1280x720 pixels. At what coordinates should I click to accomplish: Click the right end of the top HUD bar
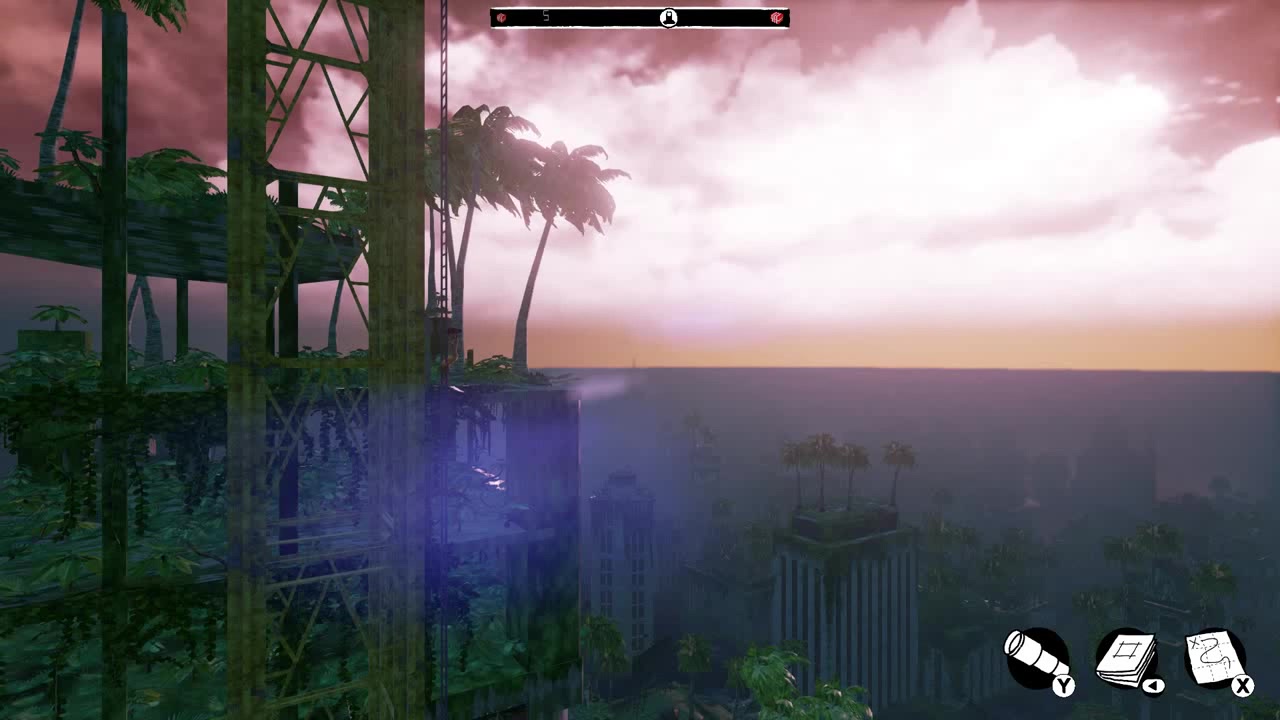[786, 16]
